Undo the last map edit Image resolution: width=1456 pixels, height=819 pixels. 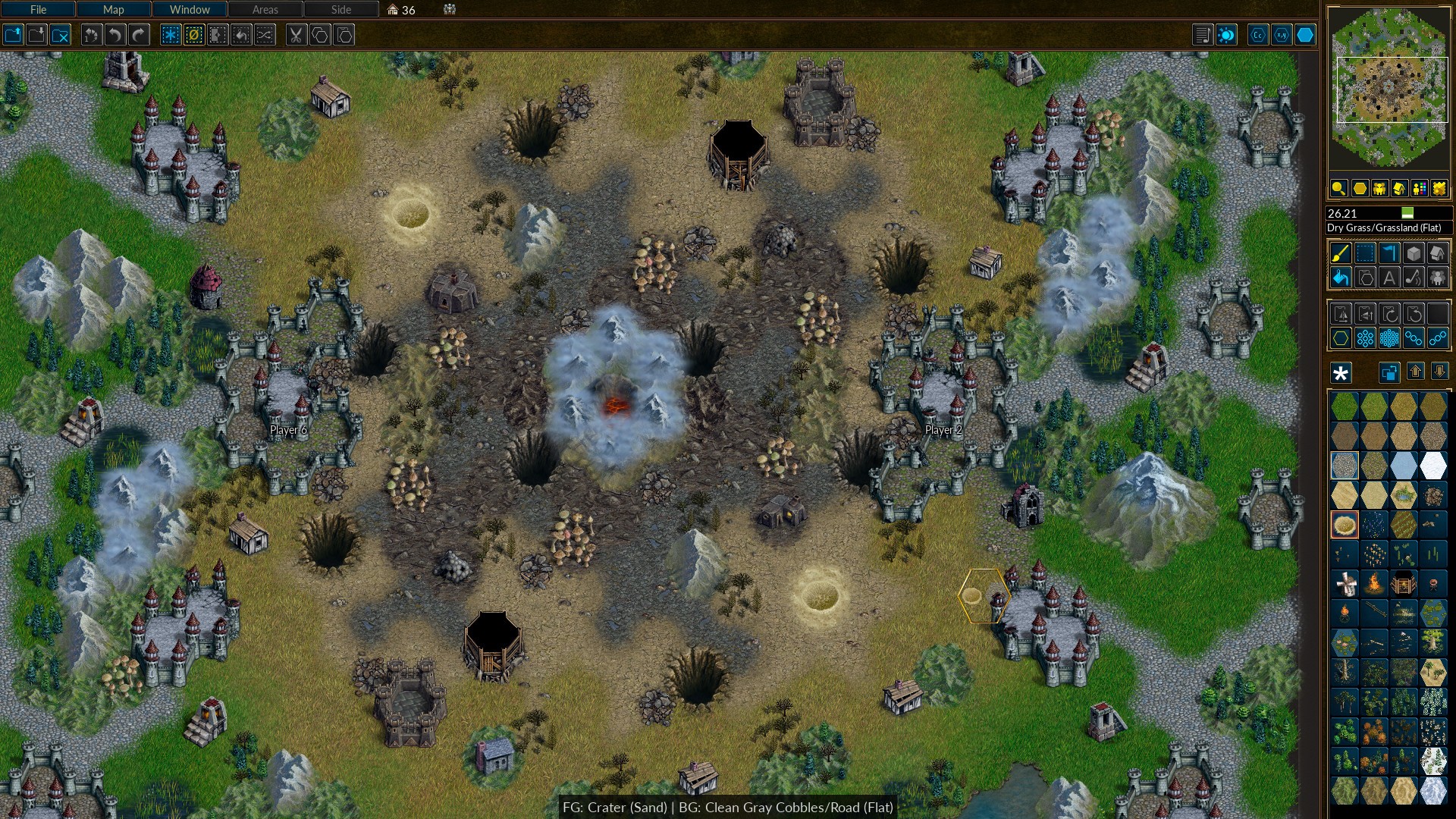pos(114,34)
